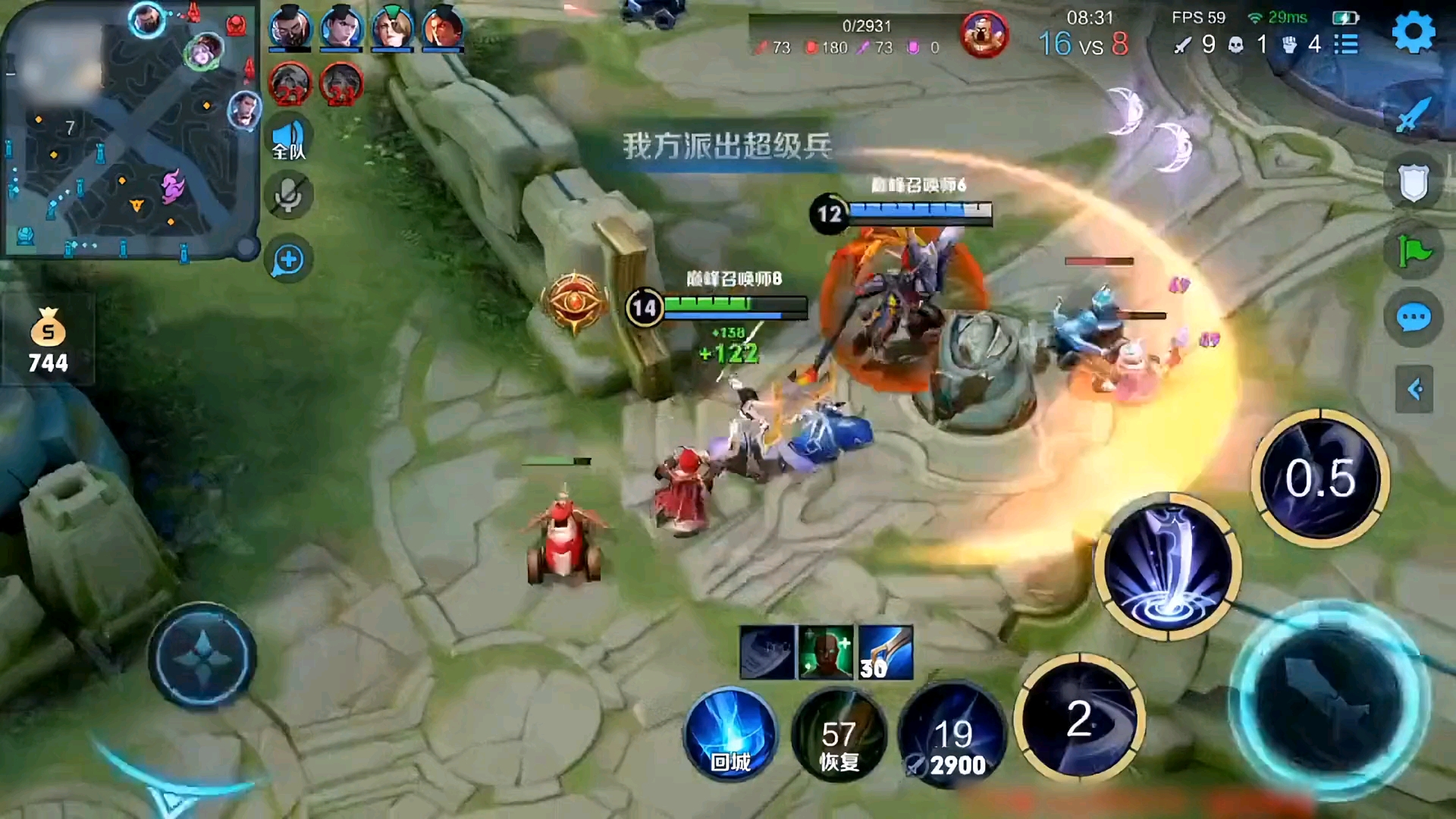This screenshot has width=1456, height=819.
Task: Use the 恢复 heal skill
Action: 839,736
